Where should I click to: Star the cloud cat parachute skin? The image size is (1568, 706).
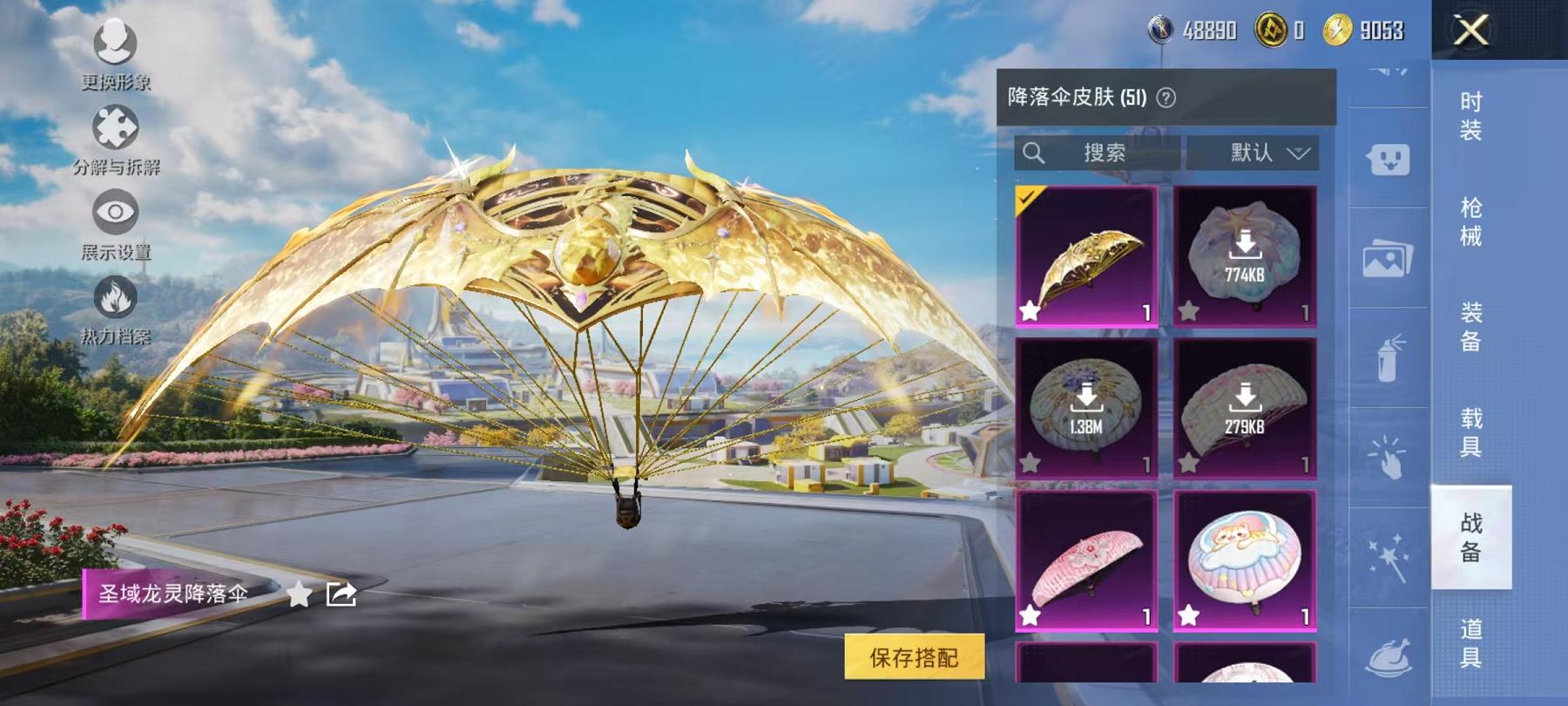tap(1186, 613)
